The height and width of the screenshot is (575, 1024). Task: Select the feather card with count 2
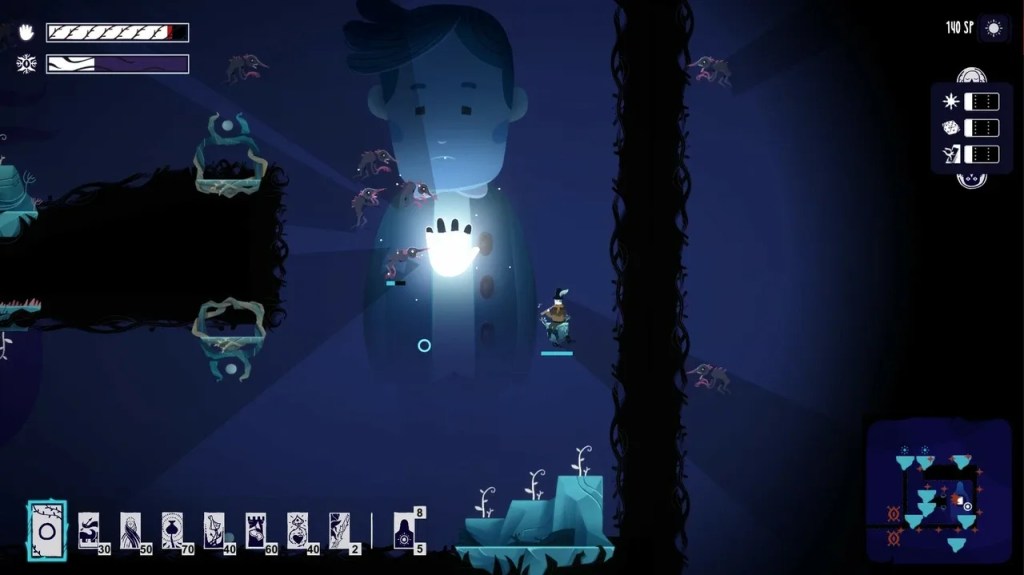tap(339, 529)
